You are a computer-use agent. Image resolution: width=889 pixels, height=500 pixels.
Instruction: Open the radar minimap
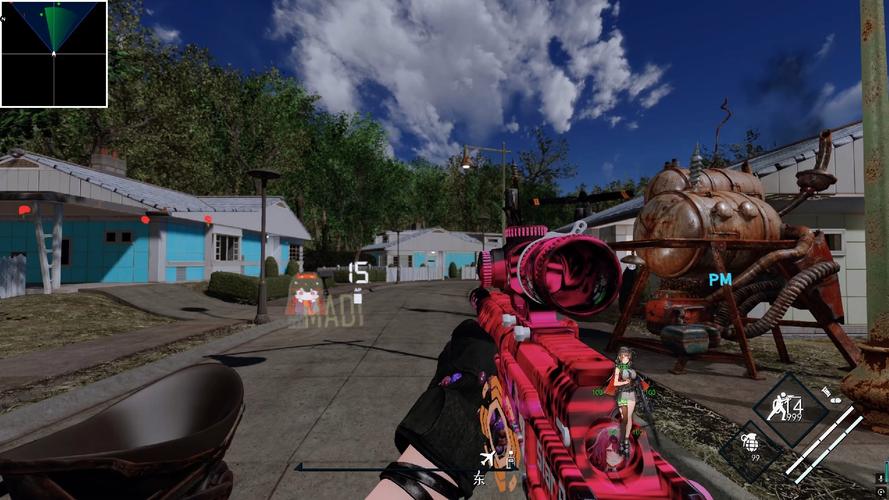[x=54, y=54]
